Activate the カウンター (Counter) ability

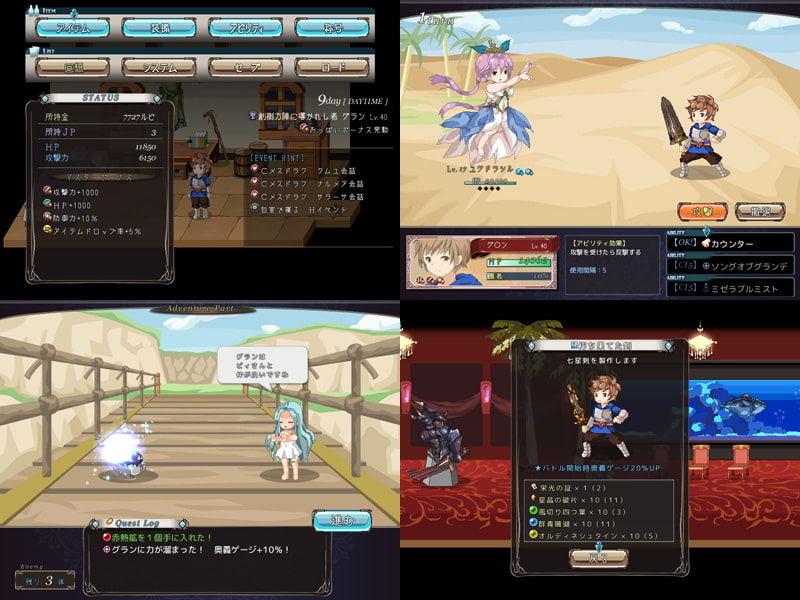[735, 243]
